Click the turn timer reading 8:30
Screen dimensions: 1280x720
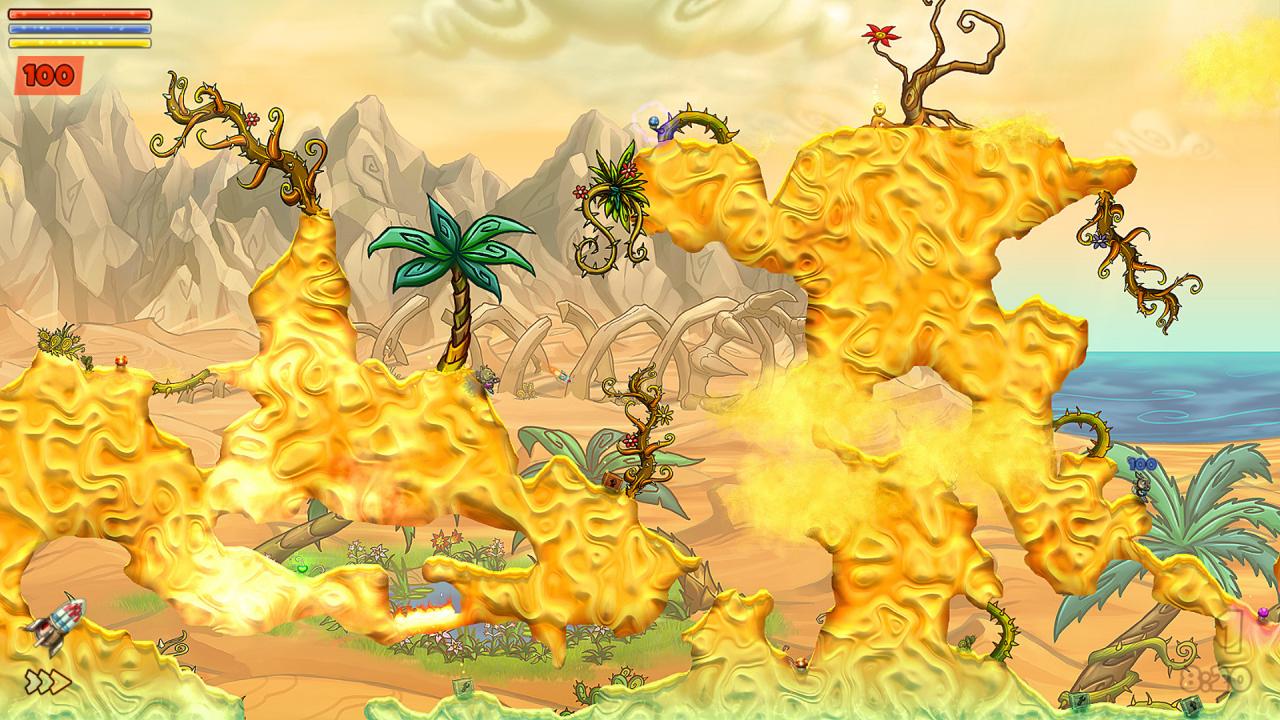pyautogui.click(x=1212, y=679)
